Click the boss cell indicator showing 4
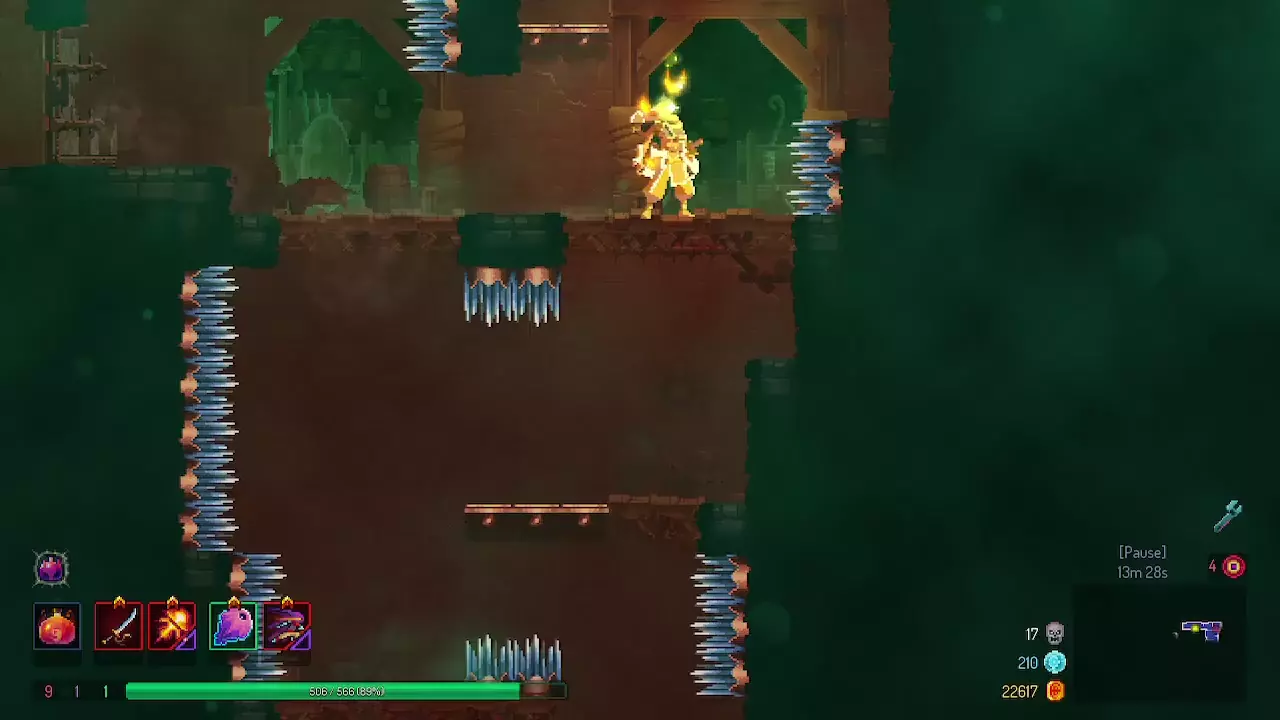Image resolution: width=1280 pixels, height=720 pixels. pyautogui.click(x=1230, y=566)
